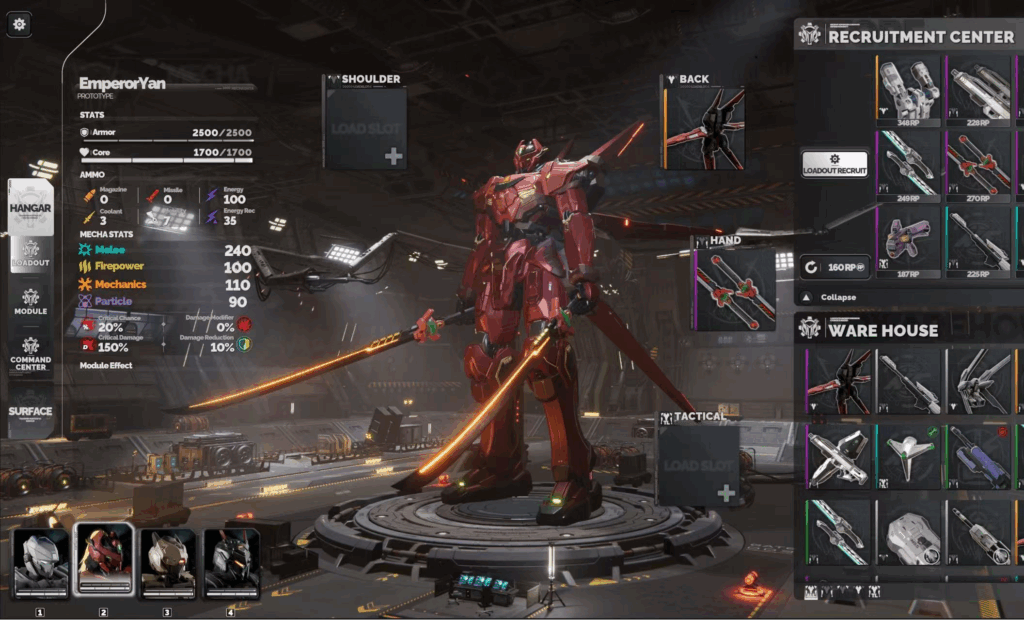The image size is (1024, 620).
Task: Open the Command Center tab
Action: click(30, 353)
